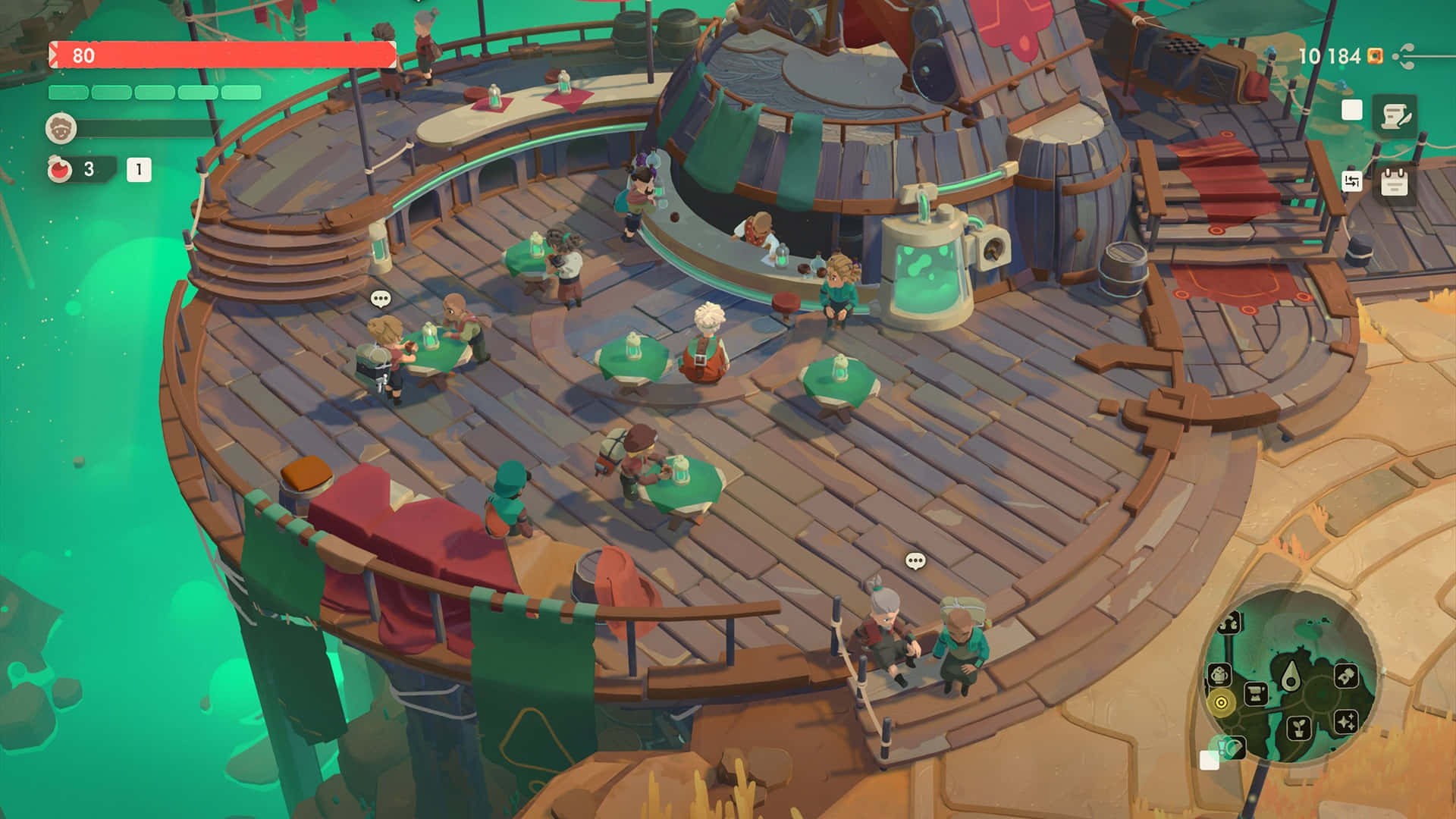1456x819 pixels.
Task: Select the ticket marker on minimap
Action: (x=1345, y=674)
